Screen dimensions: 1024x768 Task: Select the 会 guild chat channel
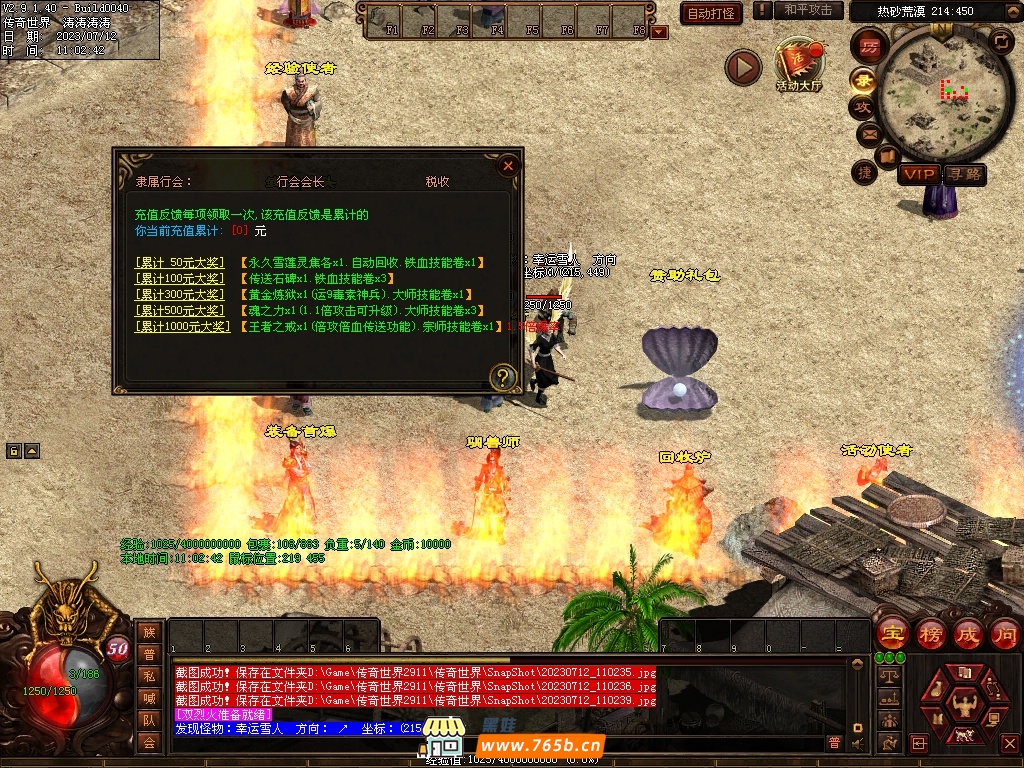[149, 742]
